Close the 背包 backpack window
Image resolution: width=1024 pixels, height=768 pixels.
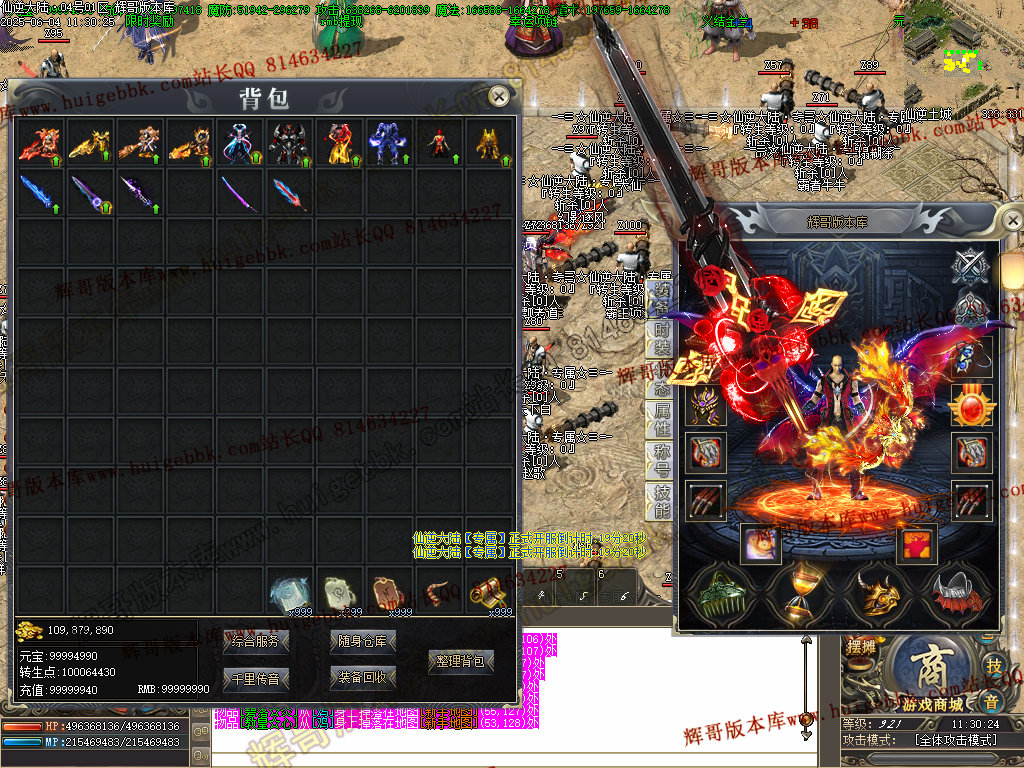pyautogui.click(x=498, y=96)
